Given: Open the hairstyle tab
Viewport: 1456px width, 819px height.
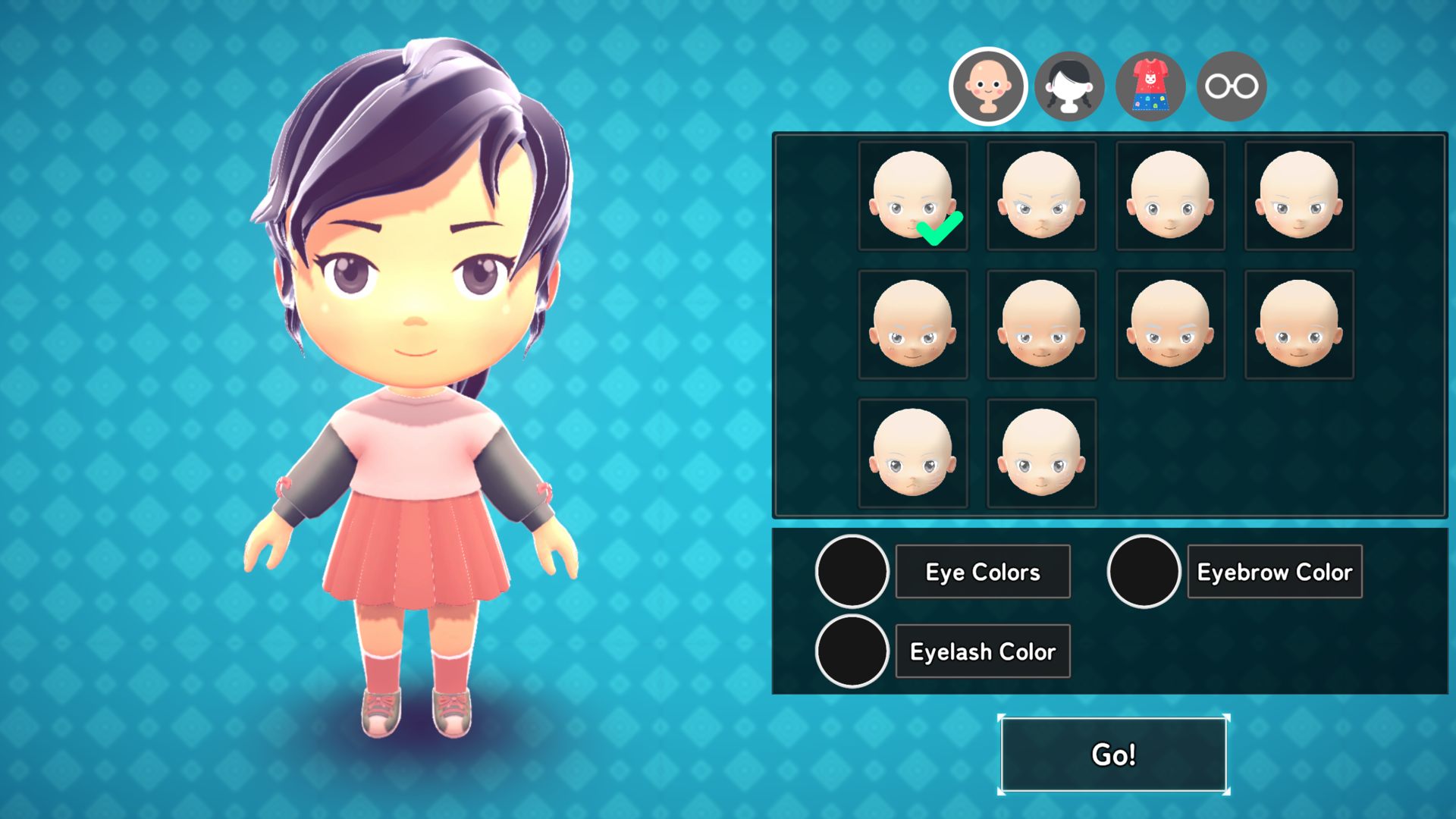Looking at the screenshot, I should 1069,86.
